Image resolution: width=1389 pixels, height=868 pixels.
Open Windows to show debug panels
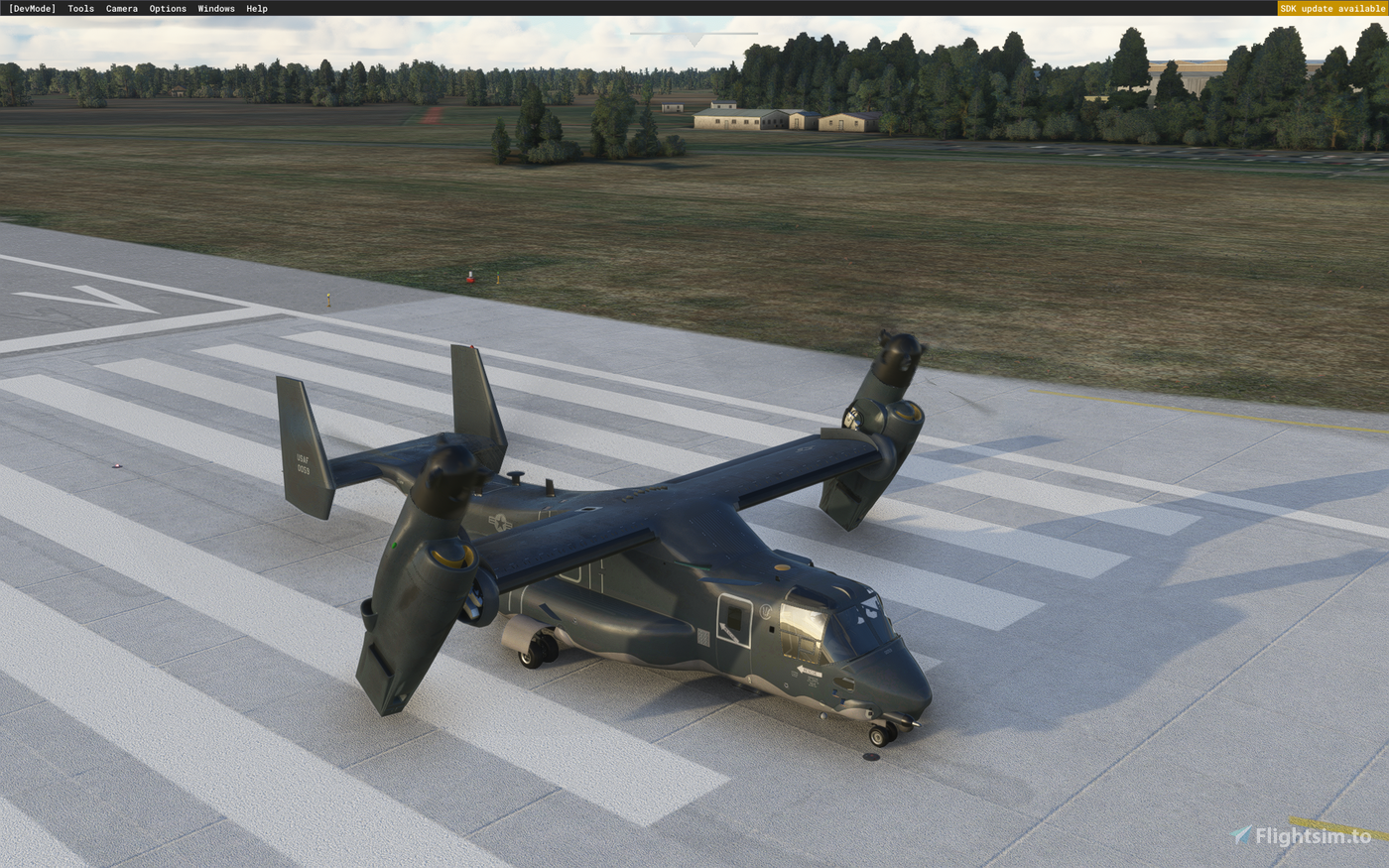point(214,8)
